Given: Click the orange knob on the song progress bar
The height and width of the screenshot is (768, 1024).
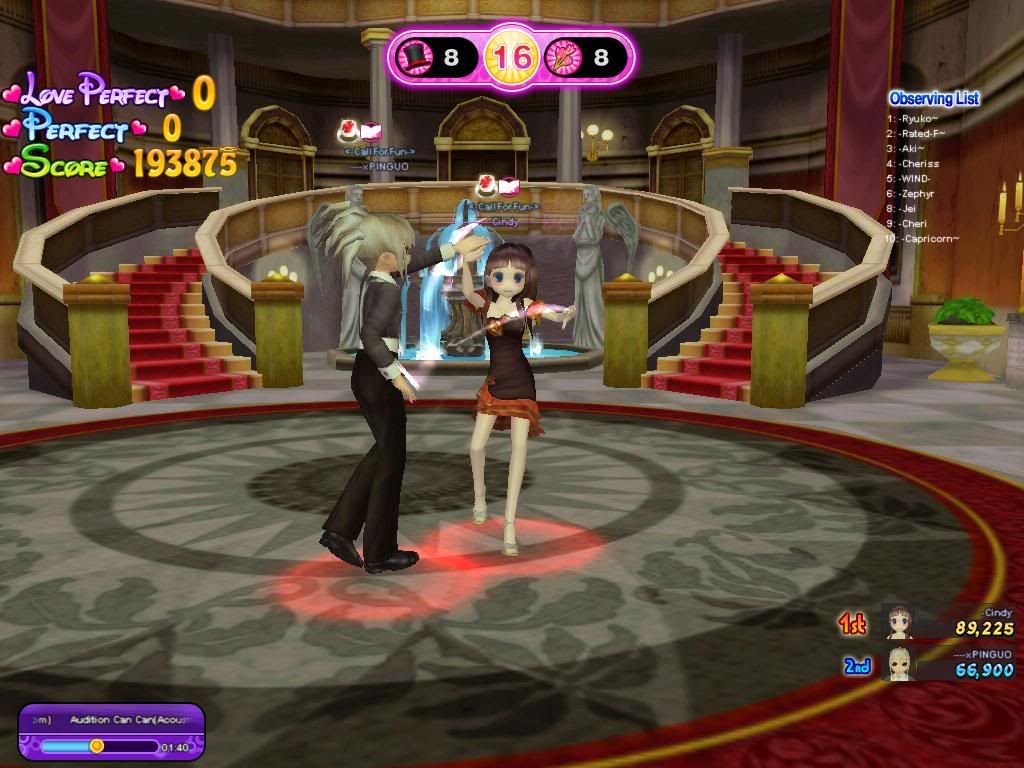Looking at the screenshot, I should (97, 746).
